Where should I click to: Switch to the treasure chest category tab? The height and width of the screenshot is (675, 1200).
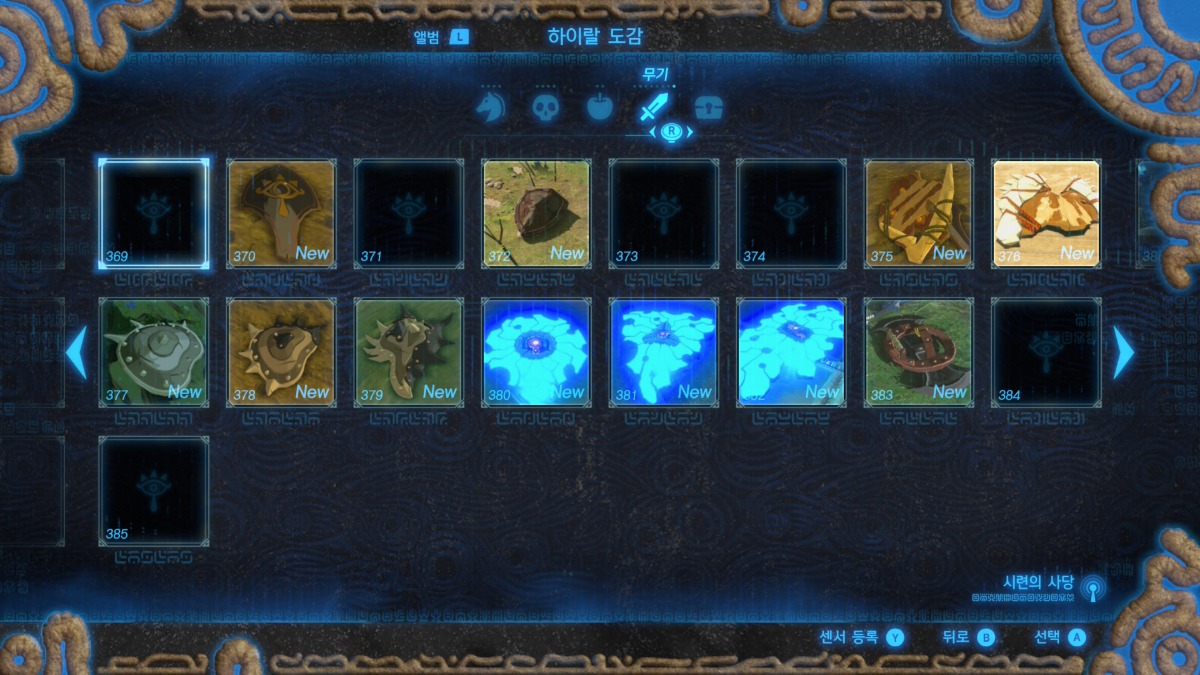pyautogui.click(x=708, y=108)
